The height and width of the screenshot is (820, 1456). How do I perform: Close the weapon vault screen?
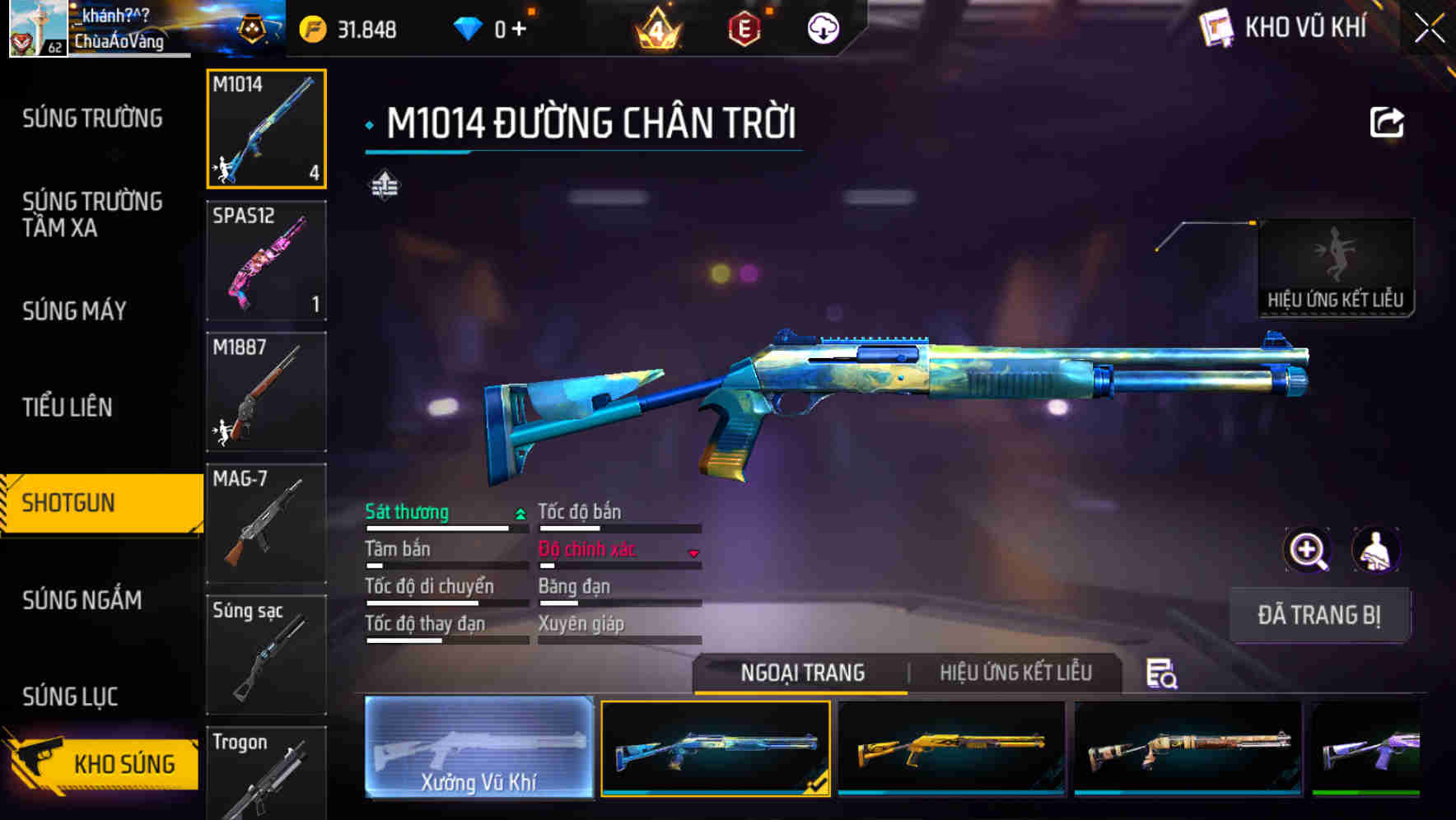[x=1430, y=29]
